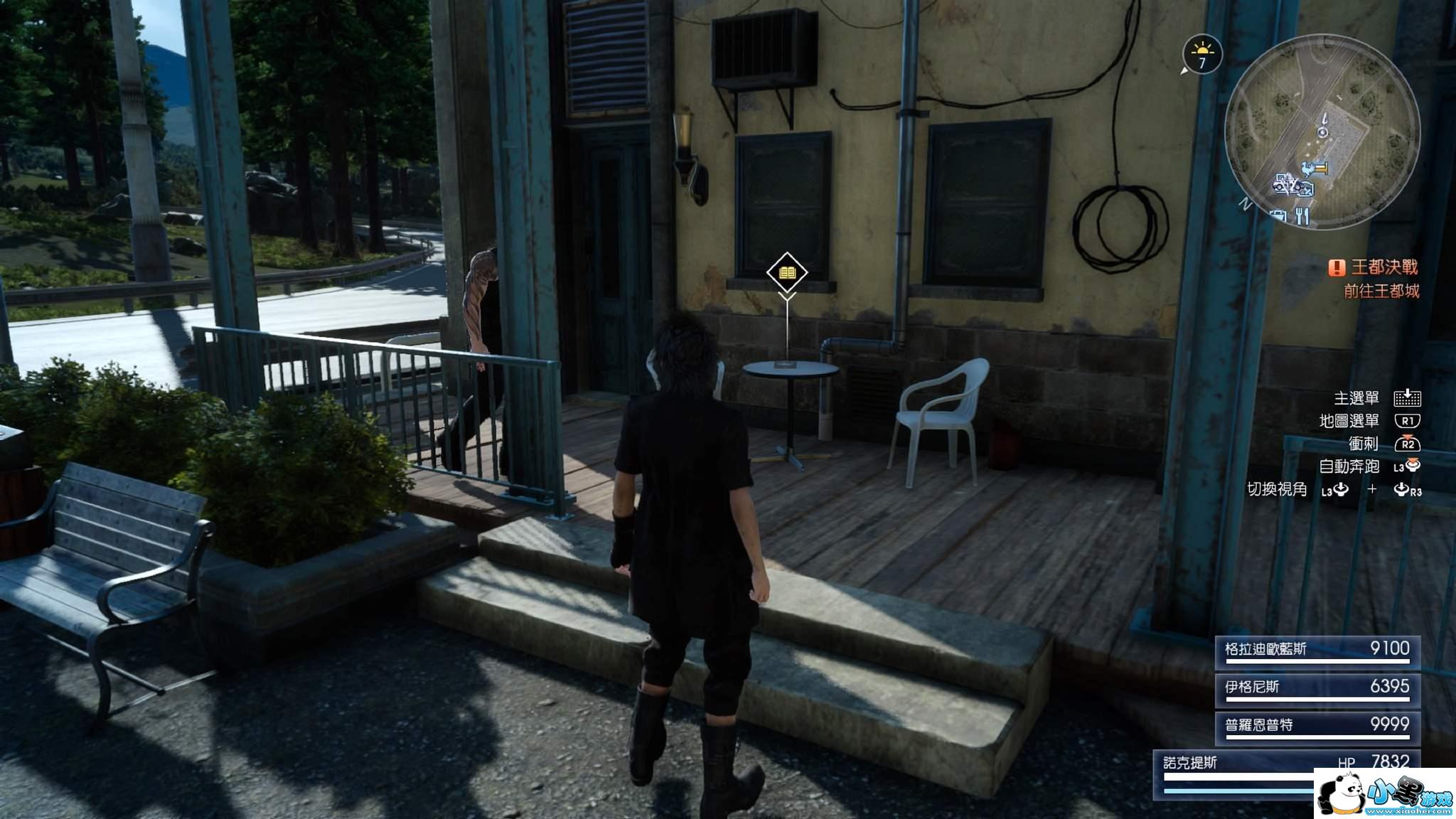
Task: Select the car marker on the minimap
Action: point(1284,183)
